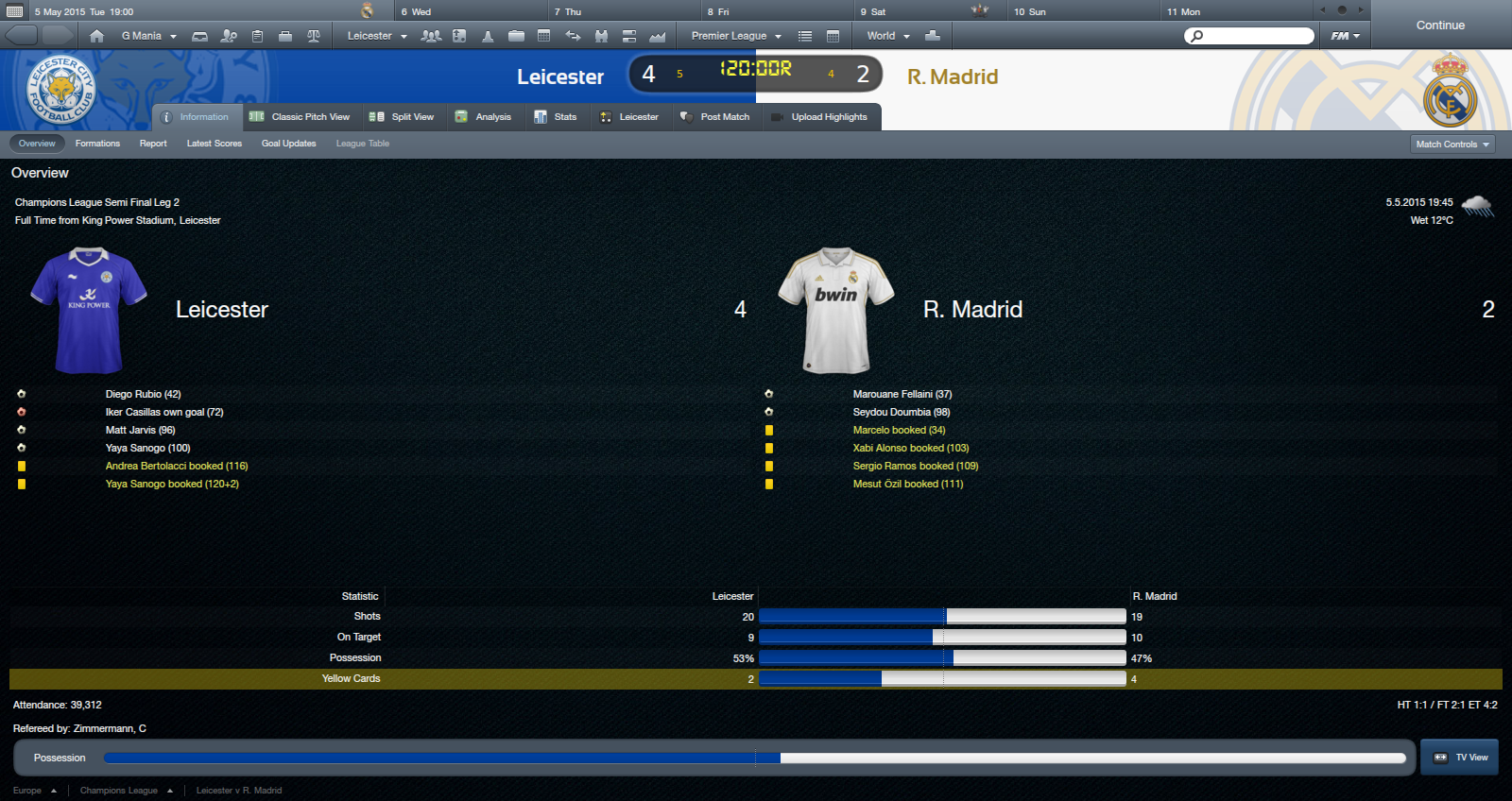Show the match Stats tab
Viewport: 1512px width, 801px height.
pos(556,117)
